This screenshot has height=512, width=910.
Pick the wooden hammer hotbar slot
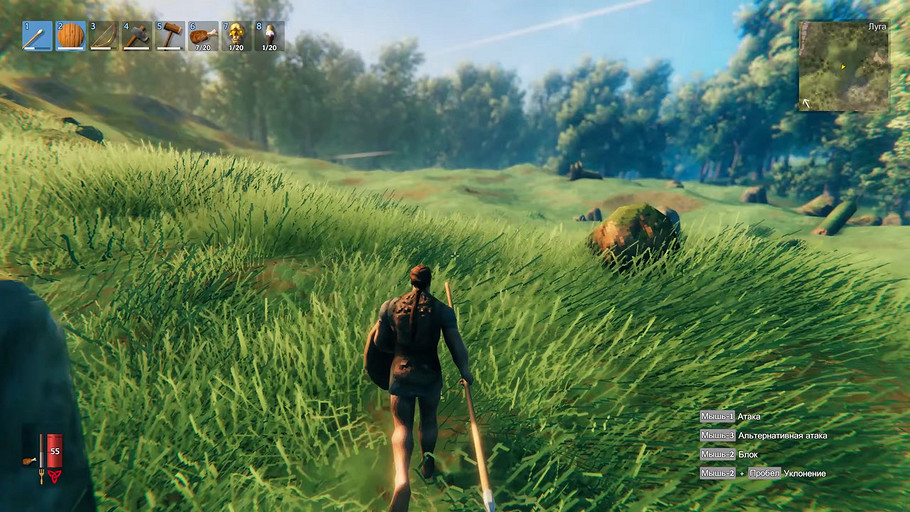170,36
